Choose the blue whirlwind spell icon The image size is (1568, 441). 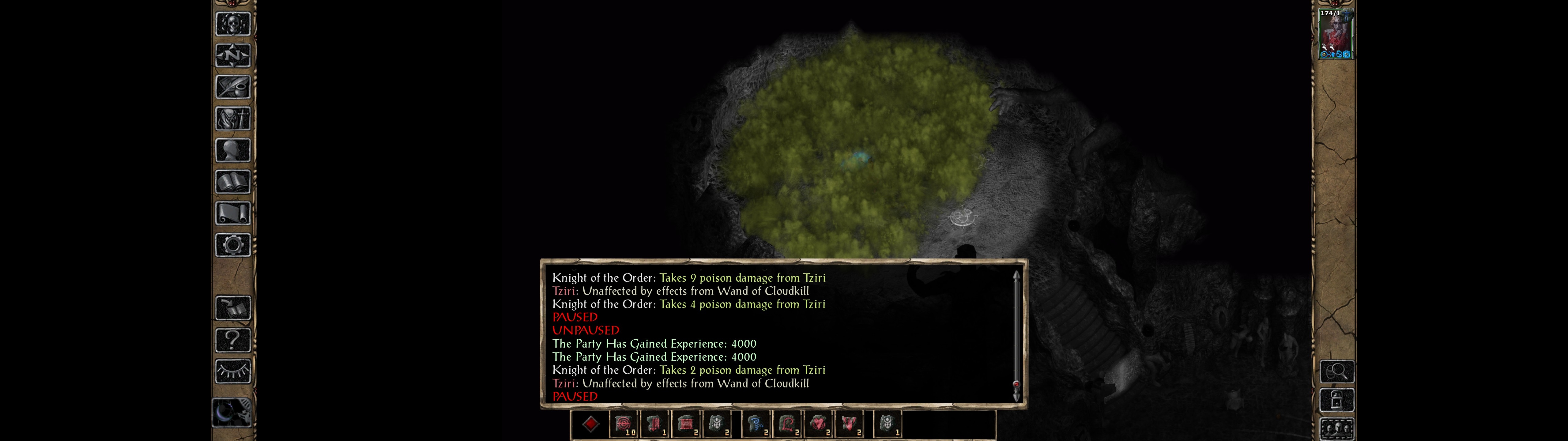click(x=756, y=424)
